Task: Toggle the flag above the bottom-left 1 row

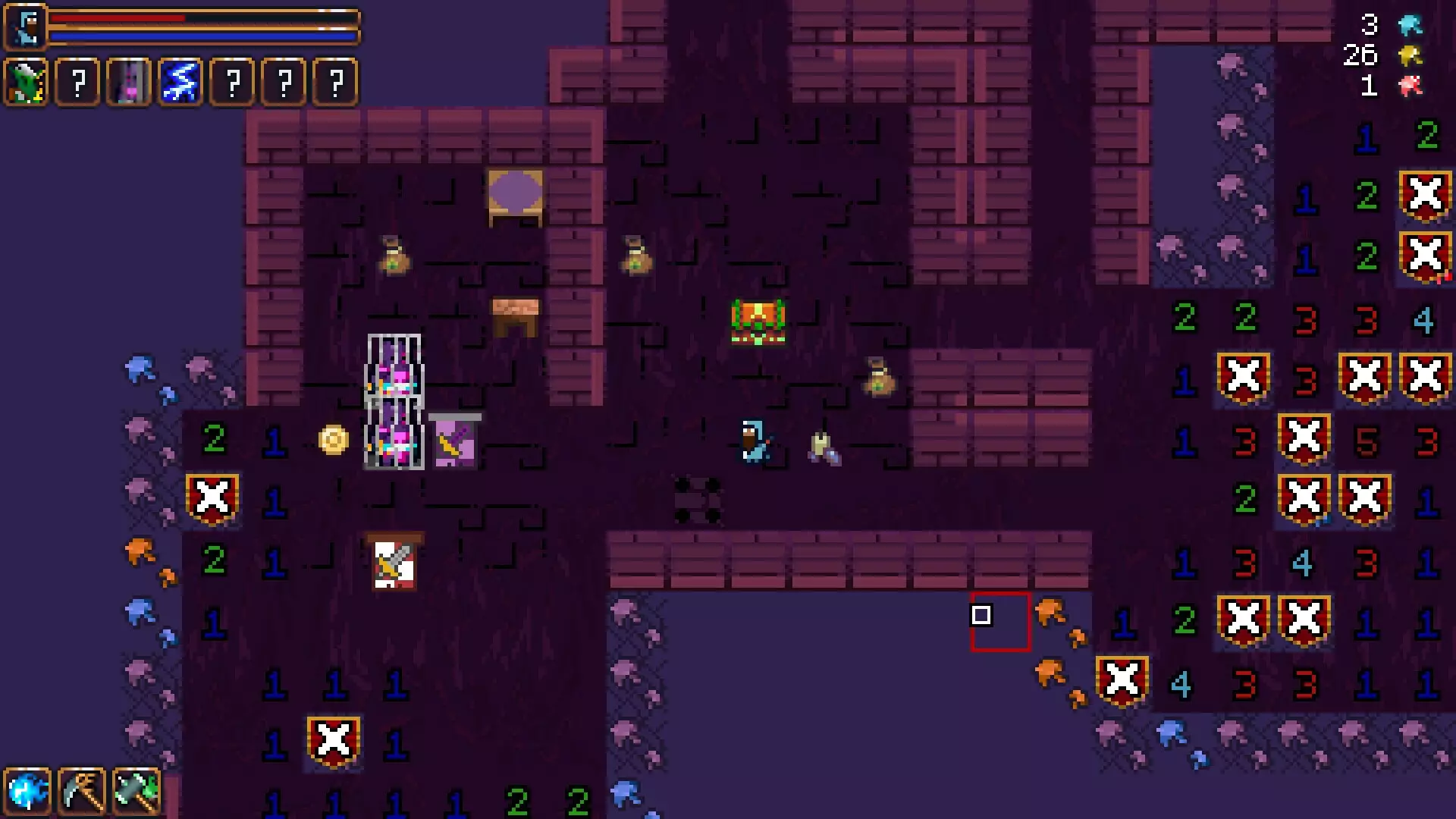Action: point(334,741)
